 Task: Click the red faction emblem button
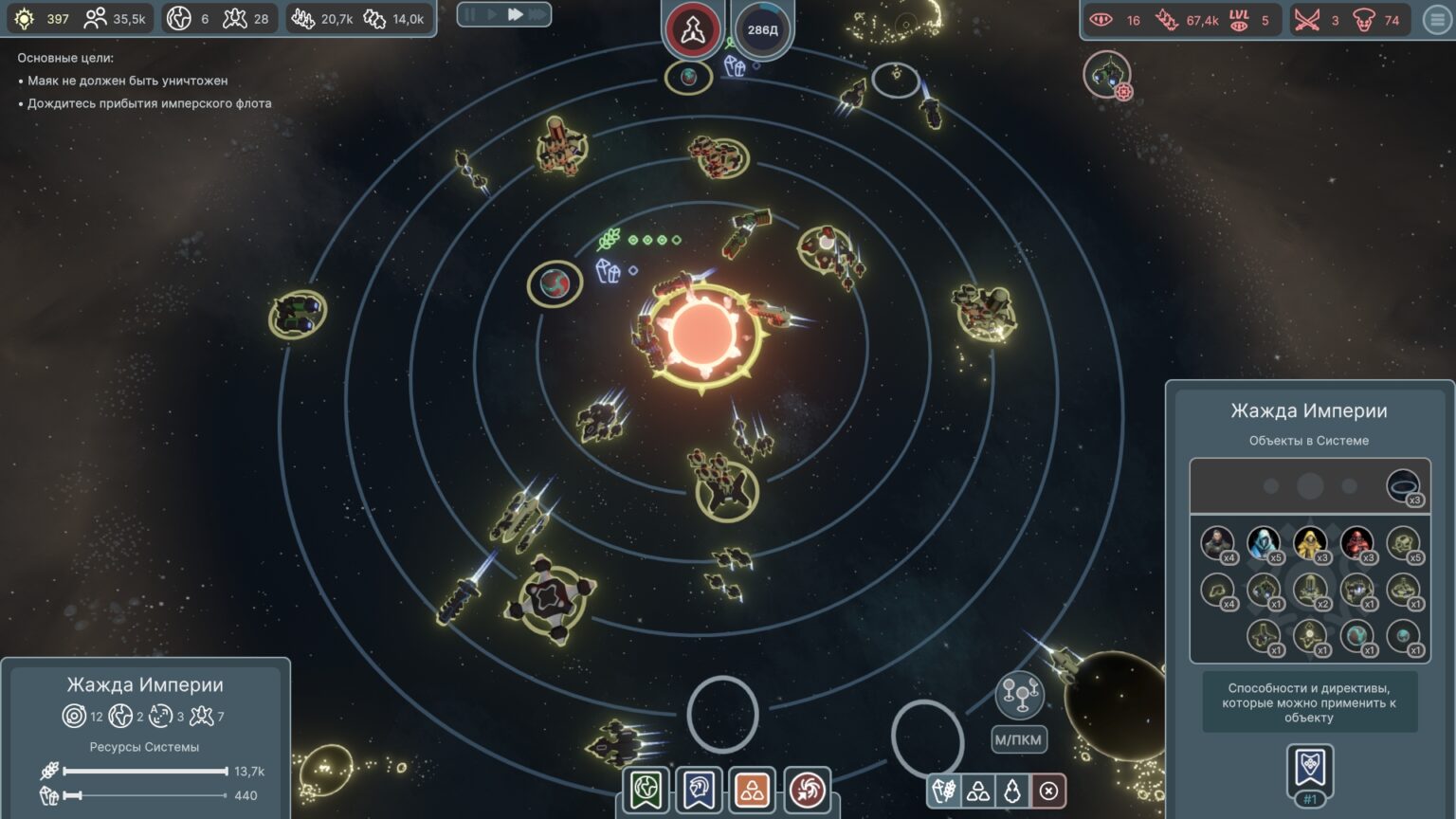tap(693, 29)
